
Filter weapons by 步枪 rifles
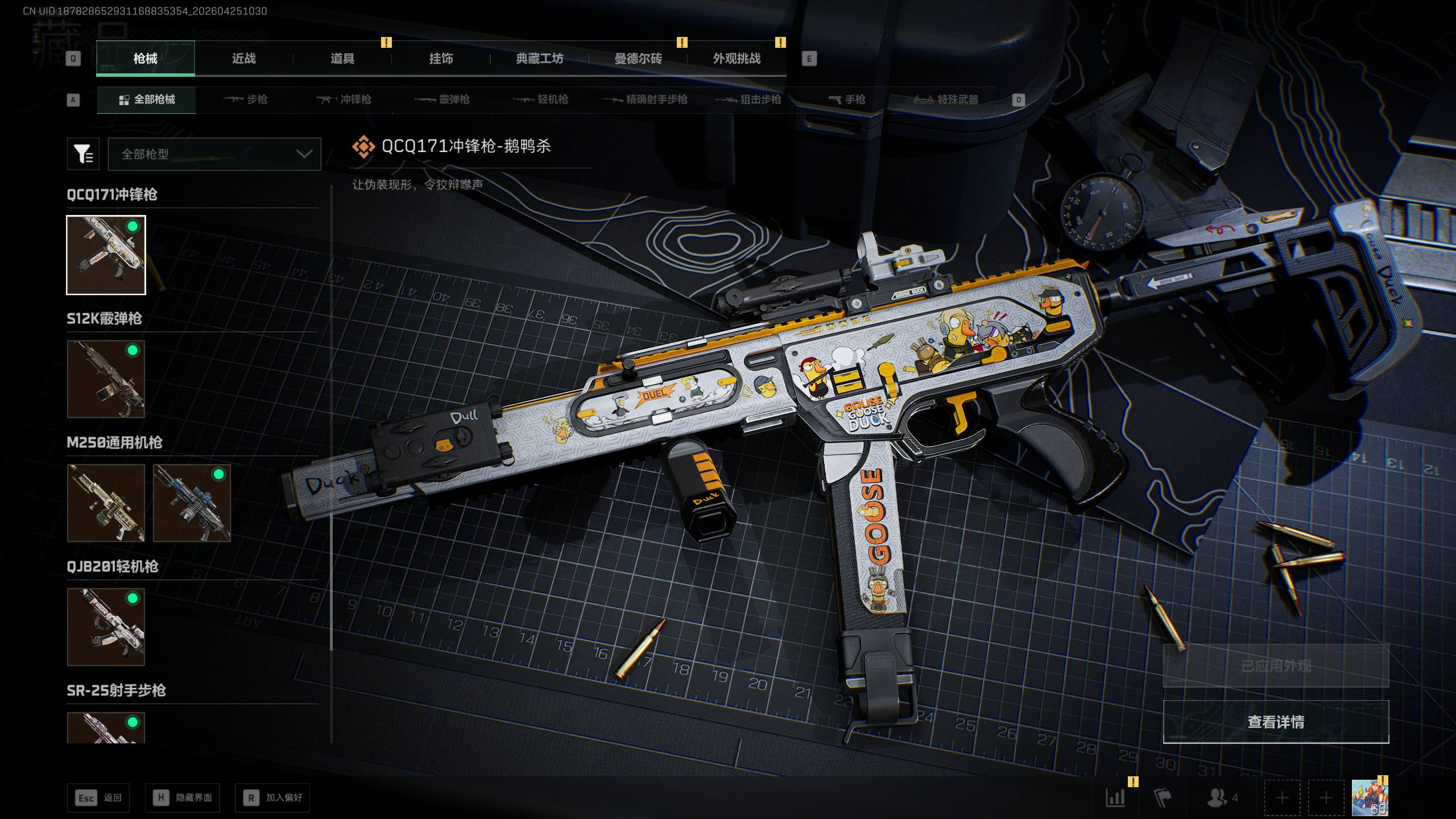point(246,100)
